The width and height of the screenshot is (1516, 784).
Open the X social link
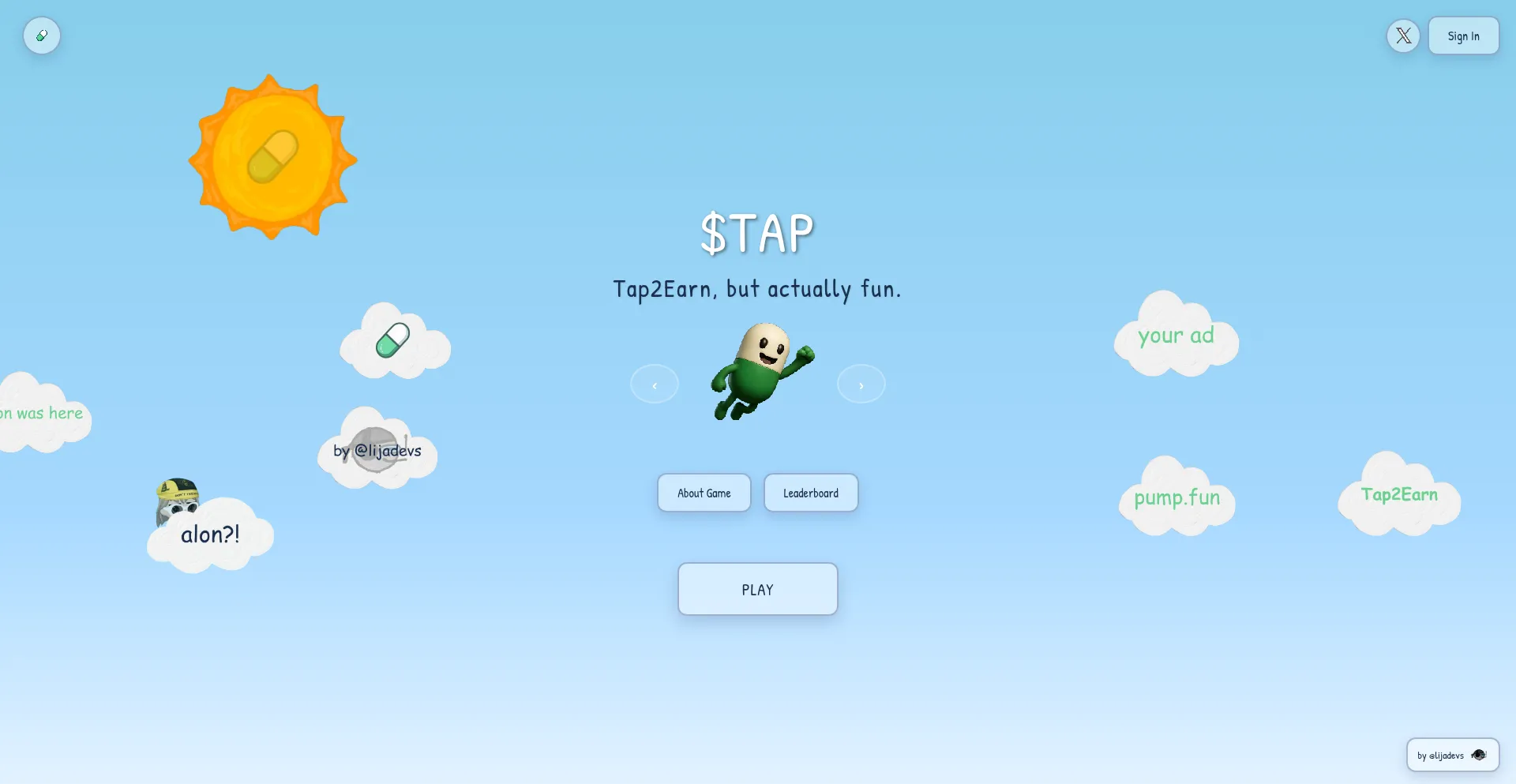1403,36
